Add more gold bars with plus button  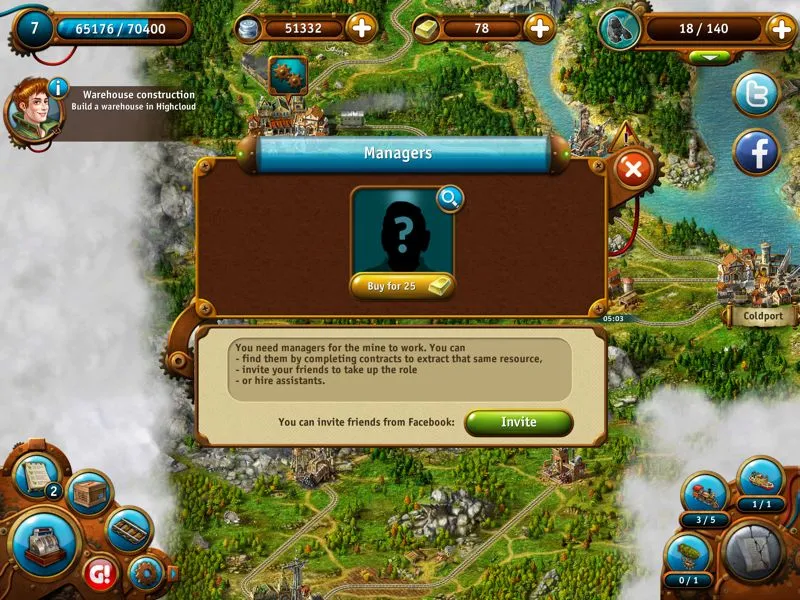click(x=540, y=28)
